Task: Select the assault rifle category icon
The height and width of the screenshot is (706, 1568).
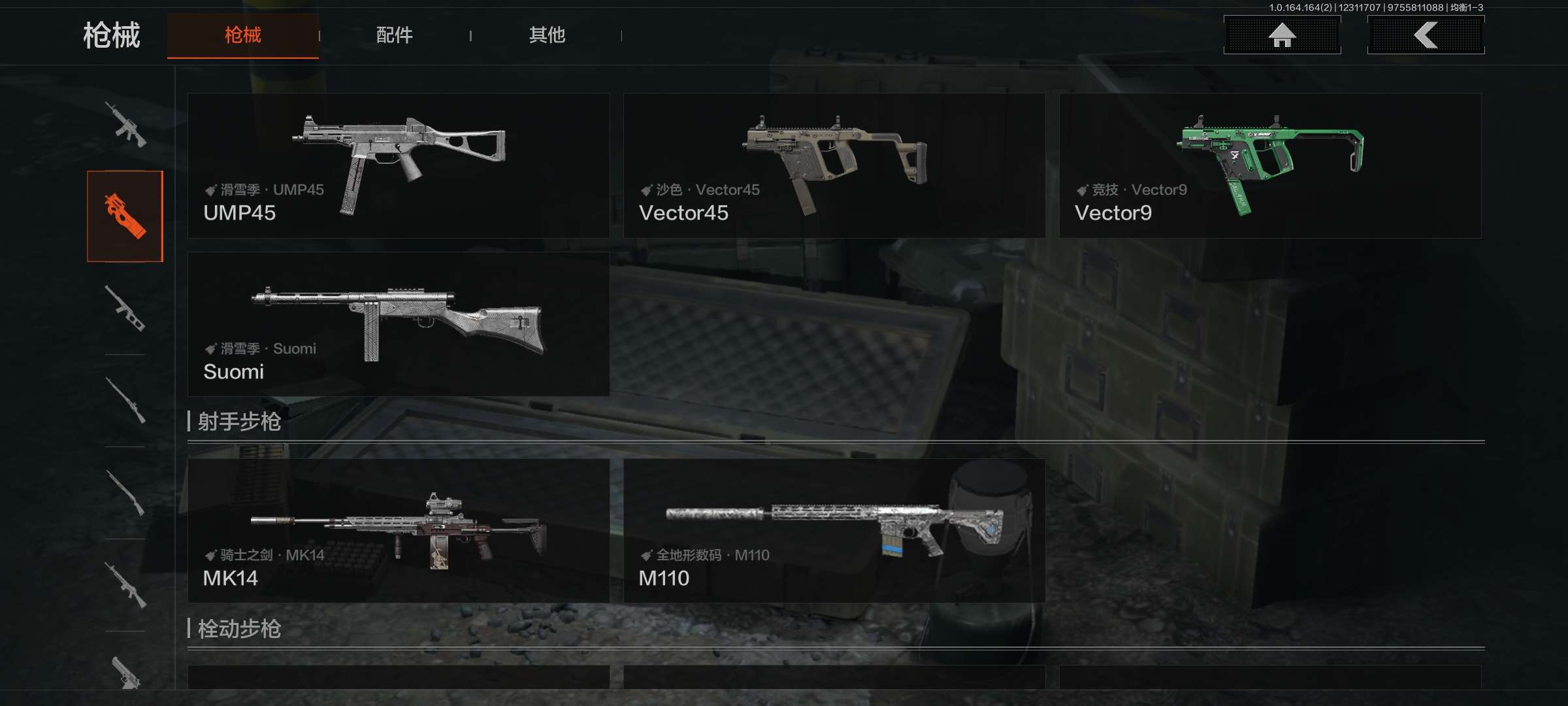Action: pos(125,124)
